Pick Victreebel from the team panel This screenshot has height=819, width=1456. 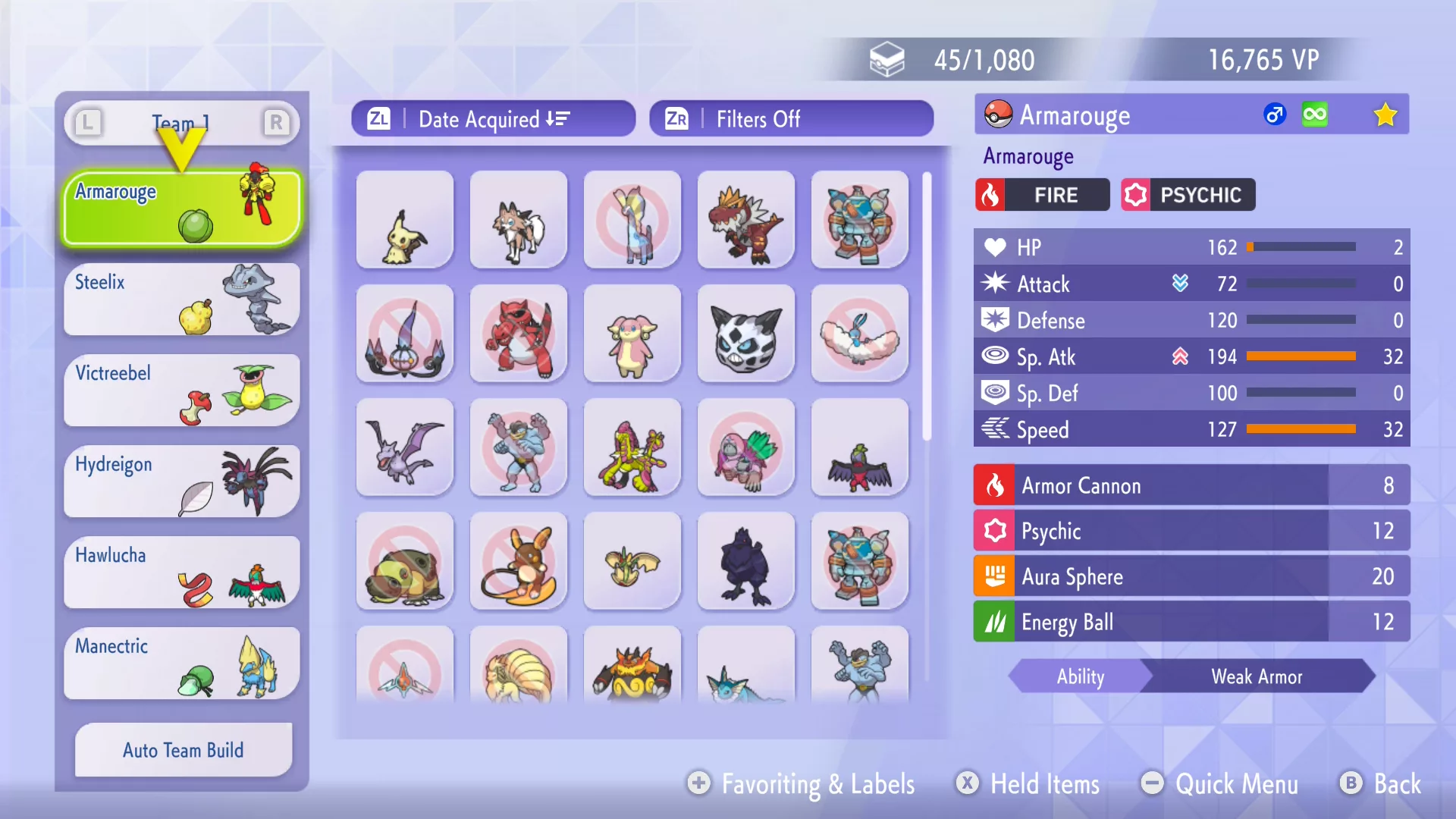click(182, 390)
